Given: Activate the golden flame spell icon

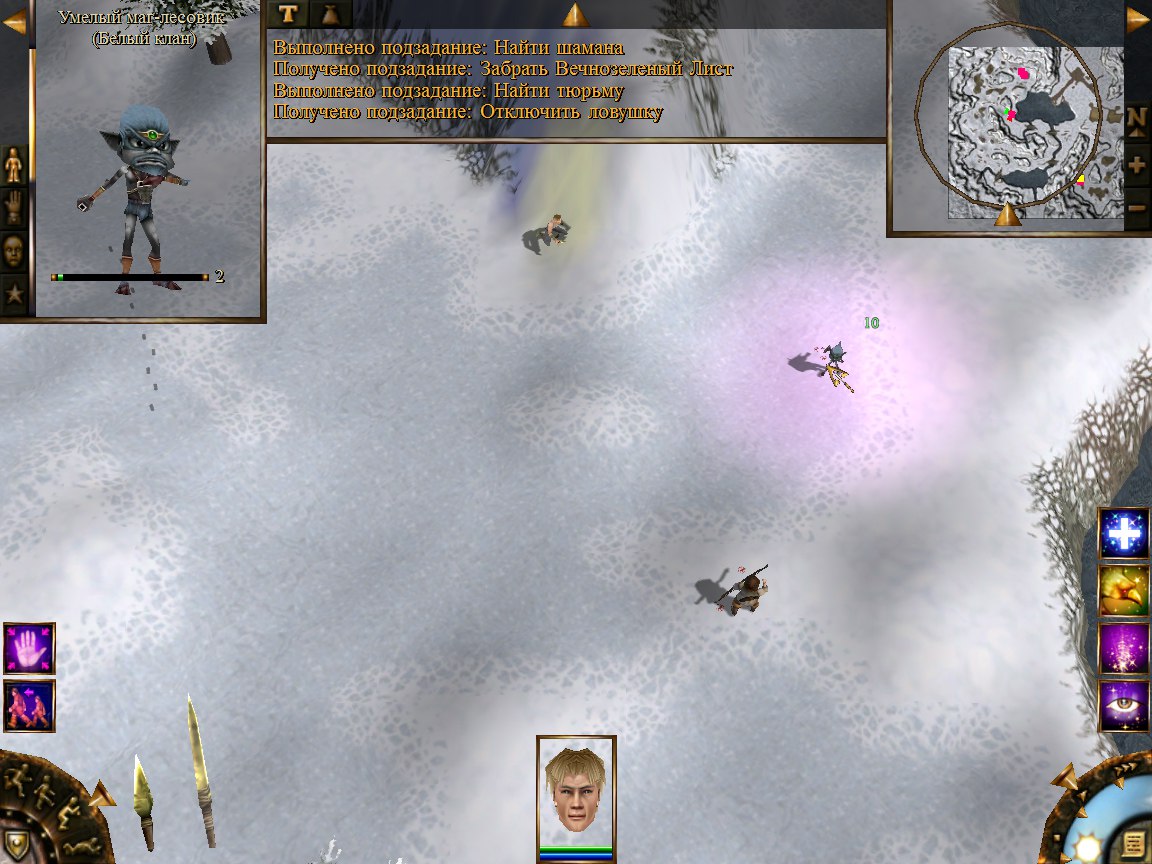Looking at the screenshot, I should click(1124, 590).
